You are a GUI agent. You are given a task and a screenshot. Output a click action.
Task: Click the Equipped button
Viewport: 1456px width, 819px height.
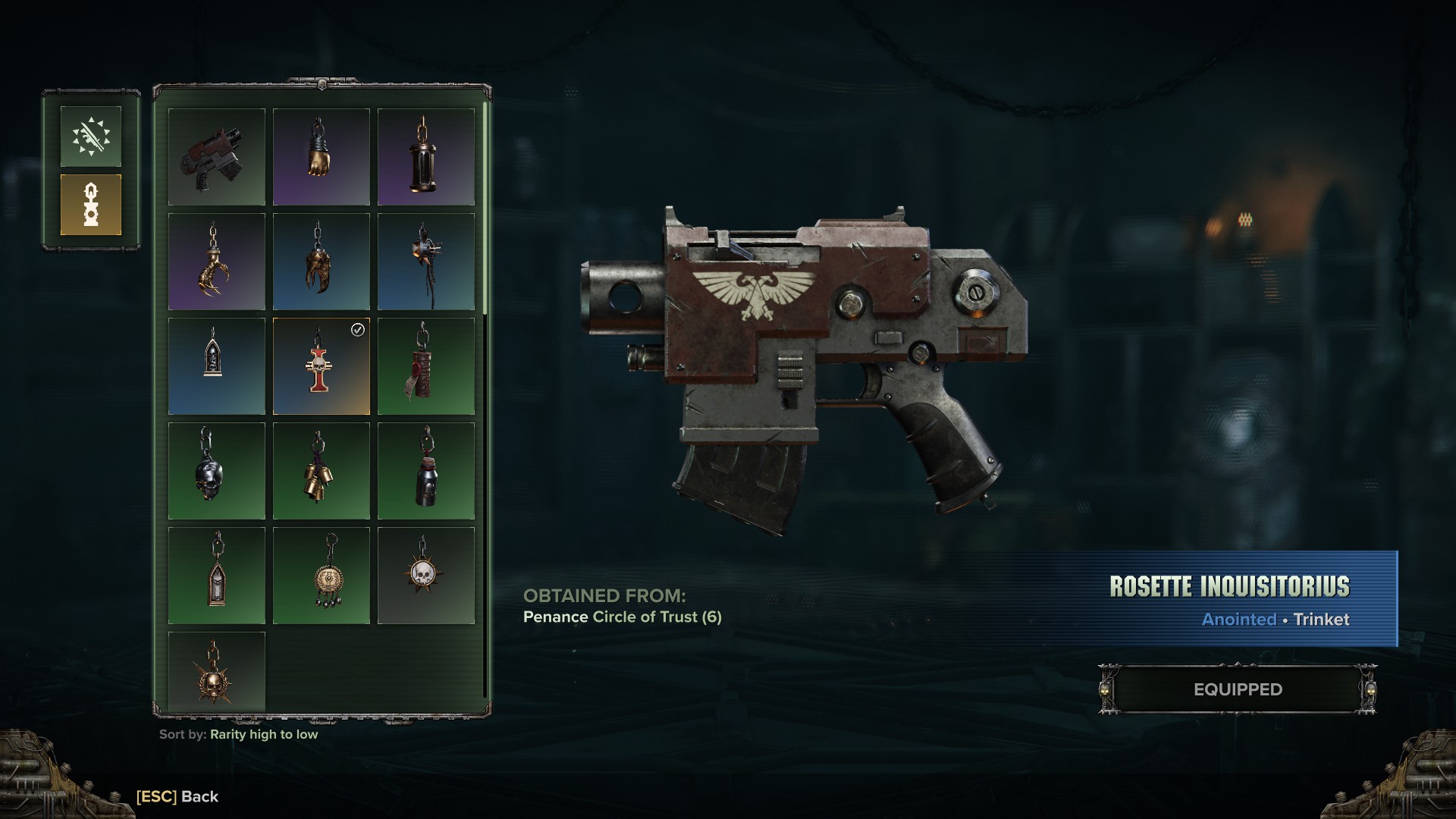[1238, 689]
